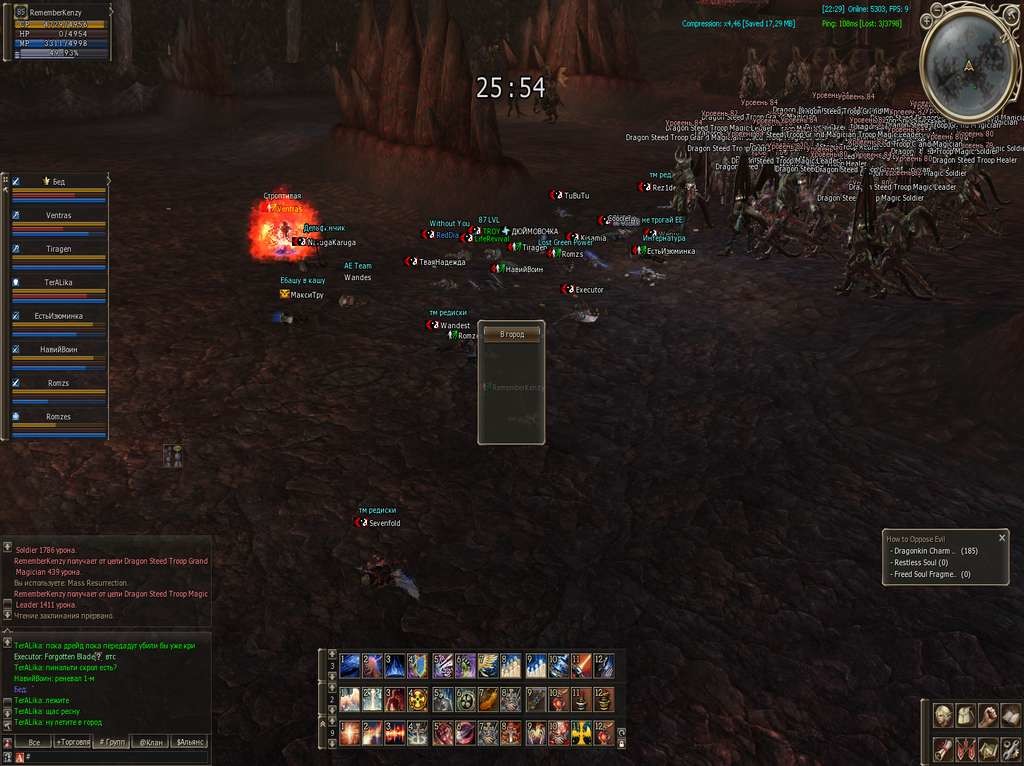
Task: Activate the blue shield skill icon
Action: (x=416, y=665)
